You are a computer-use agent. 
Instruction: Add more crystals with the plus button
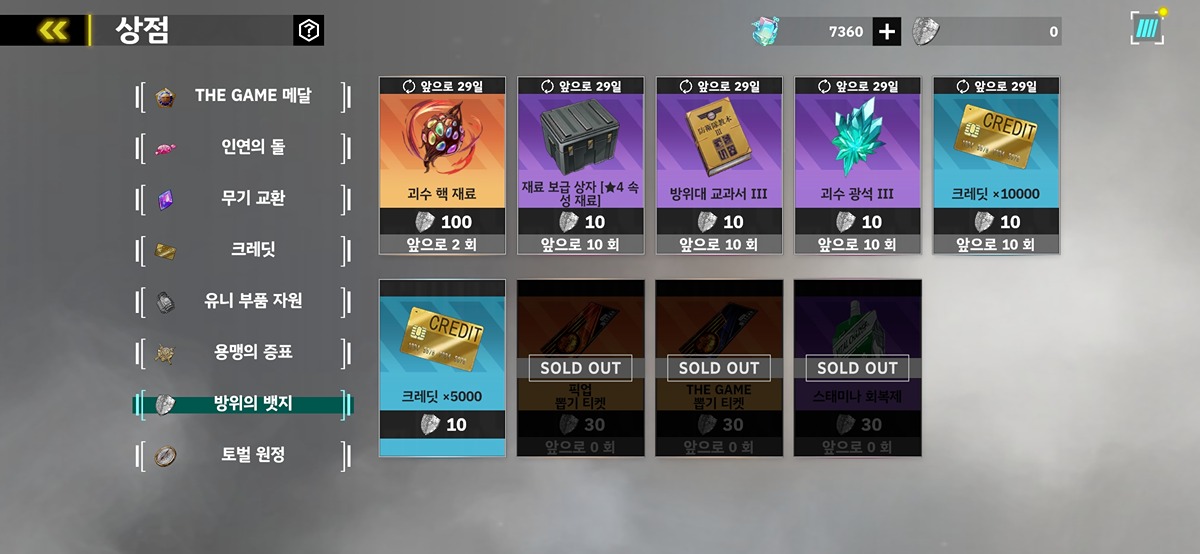point(887,31)
